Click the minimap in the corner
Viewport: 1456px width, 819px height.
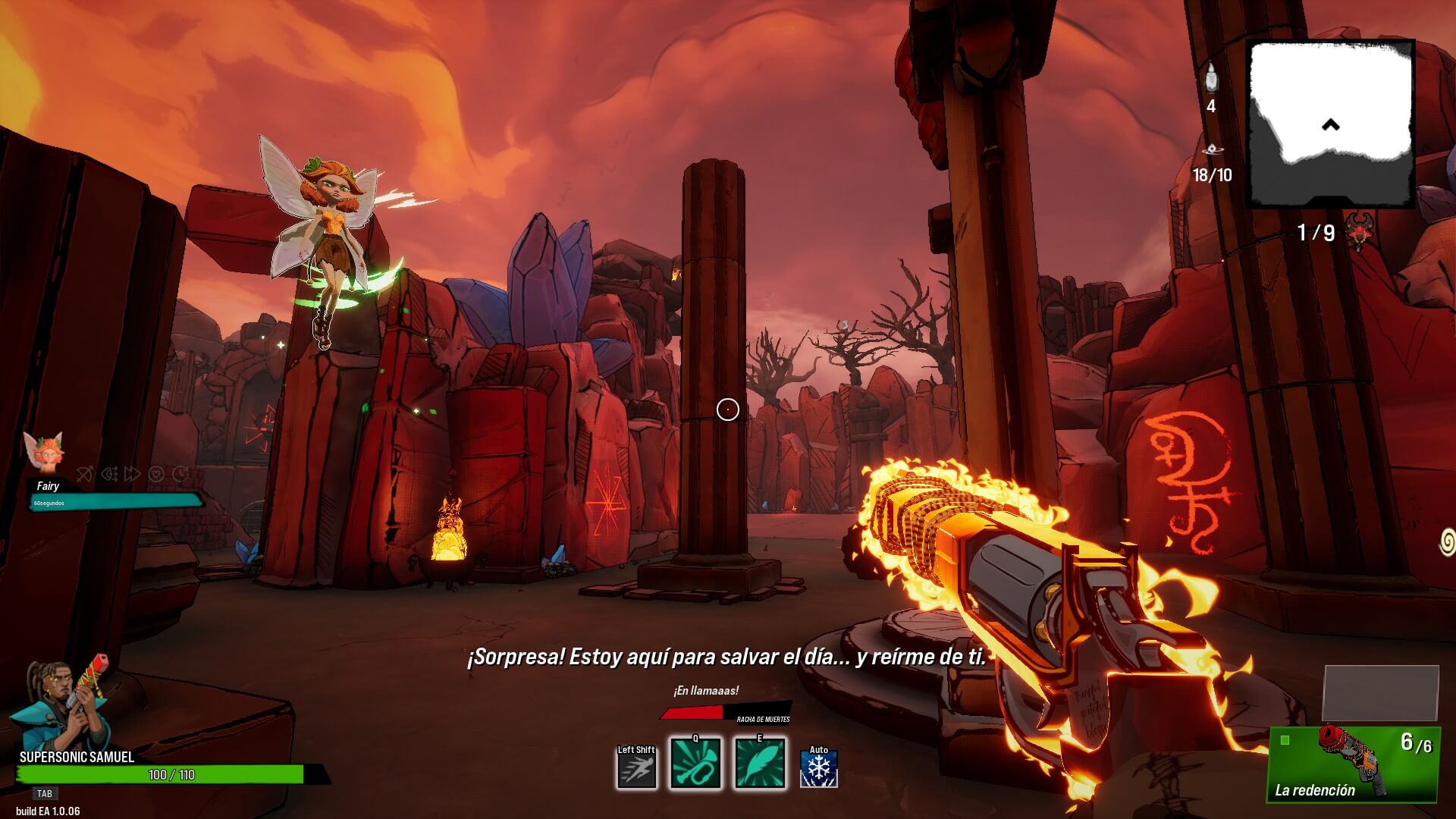(x=1331, y=124)
